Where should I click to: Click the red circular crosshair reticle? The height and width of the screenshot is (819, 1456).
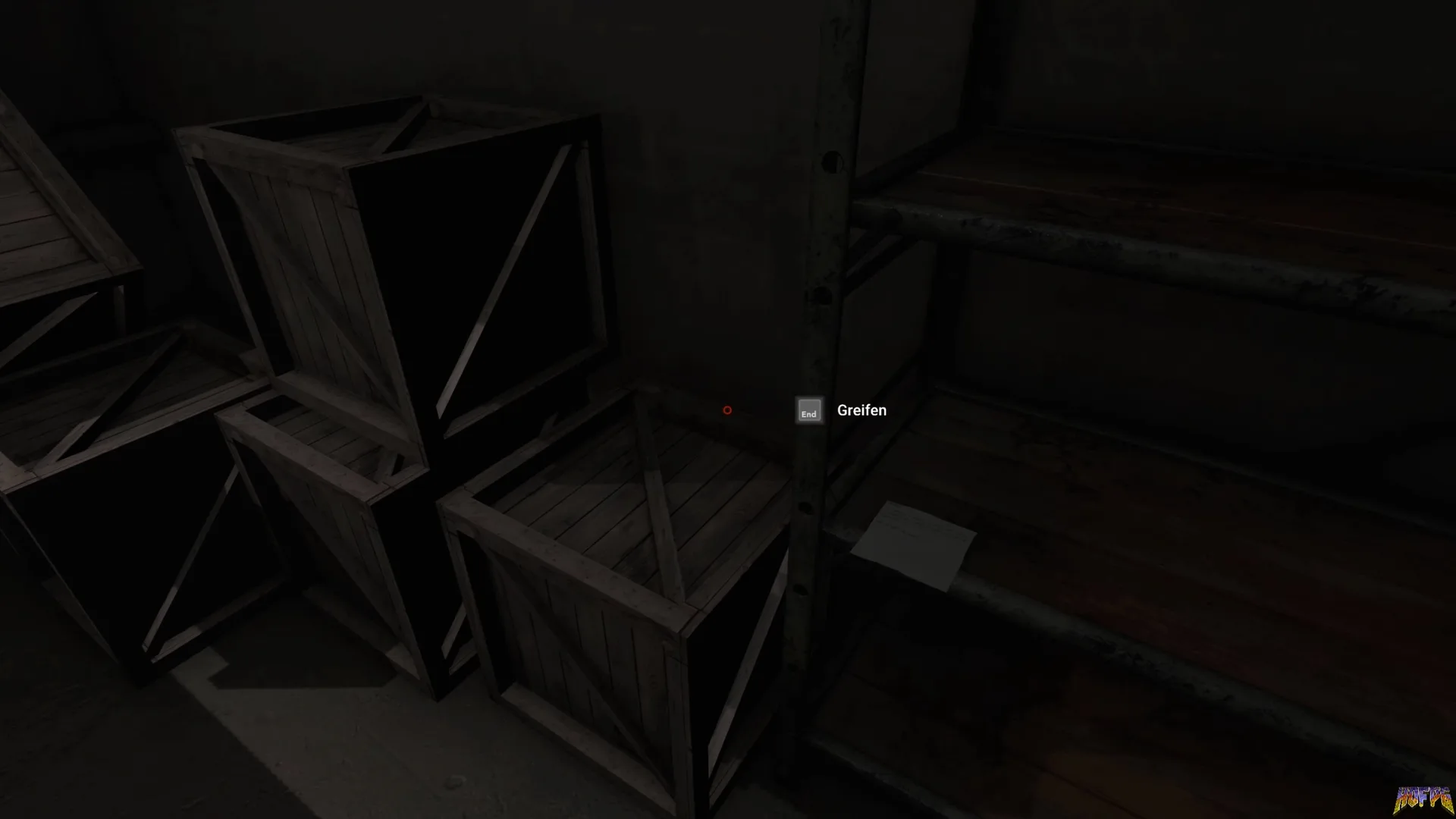tap(726, 410)
